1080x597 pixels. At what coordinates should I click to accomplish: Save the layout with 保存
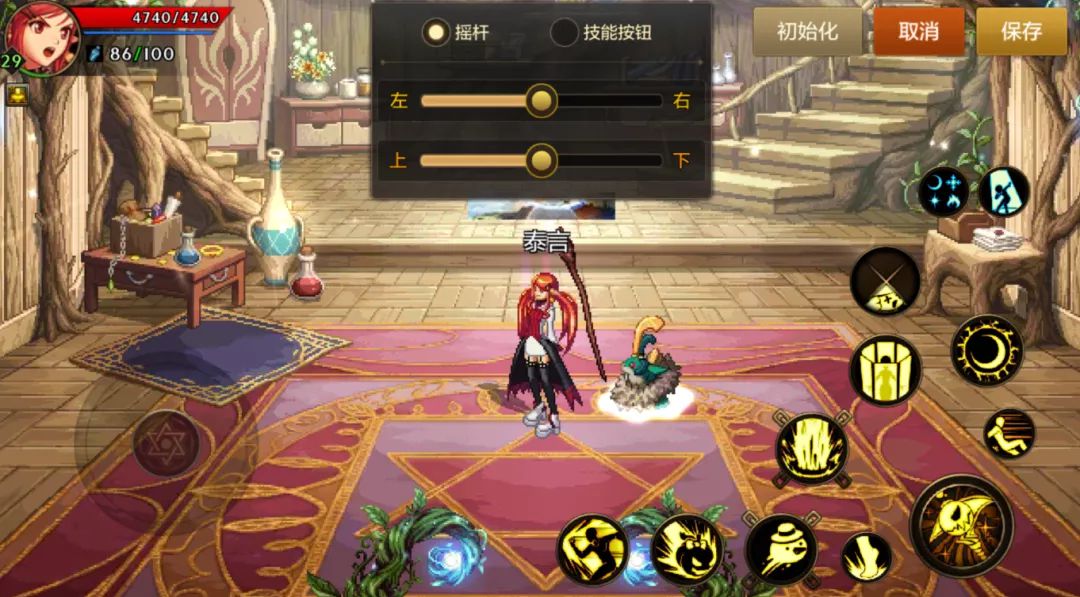1021,31
